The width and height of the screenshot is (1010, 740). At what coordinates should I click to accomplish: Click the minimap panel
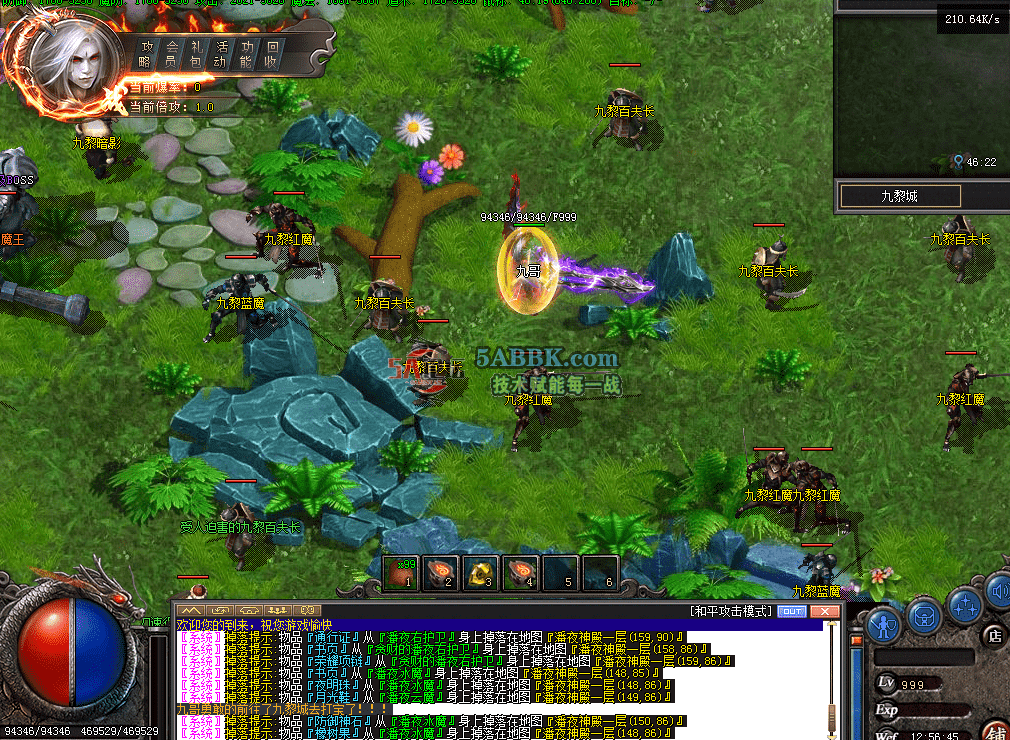point(920,95)
